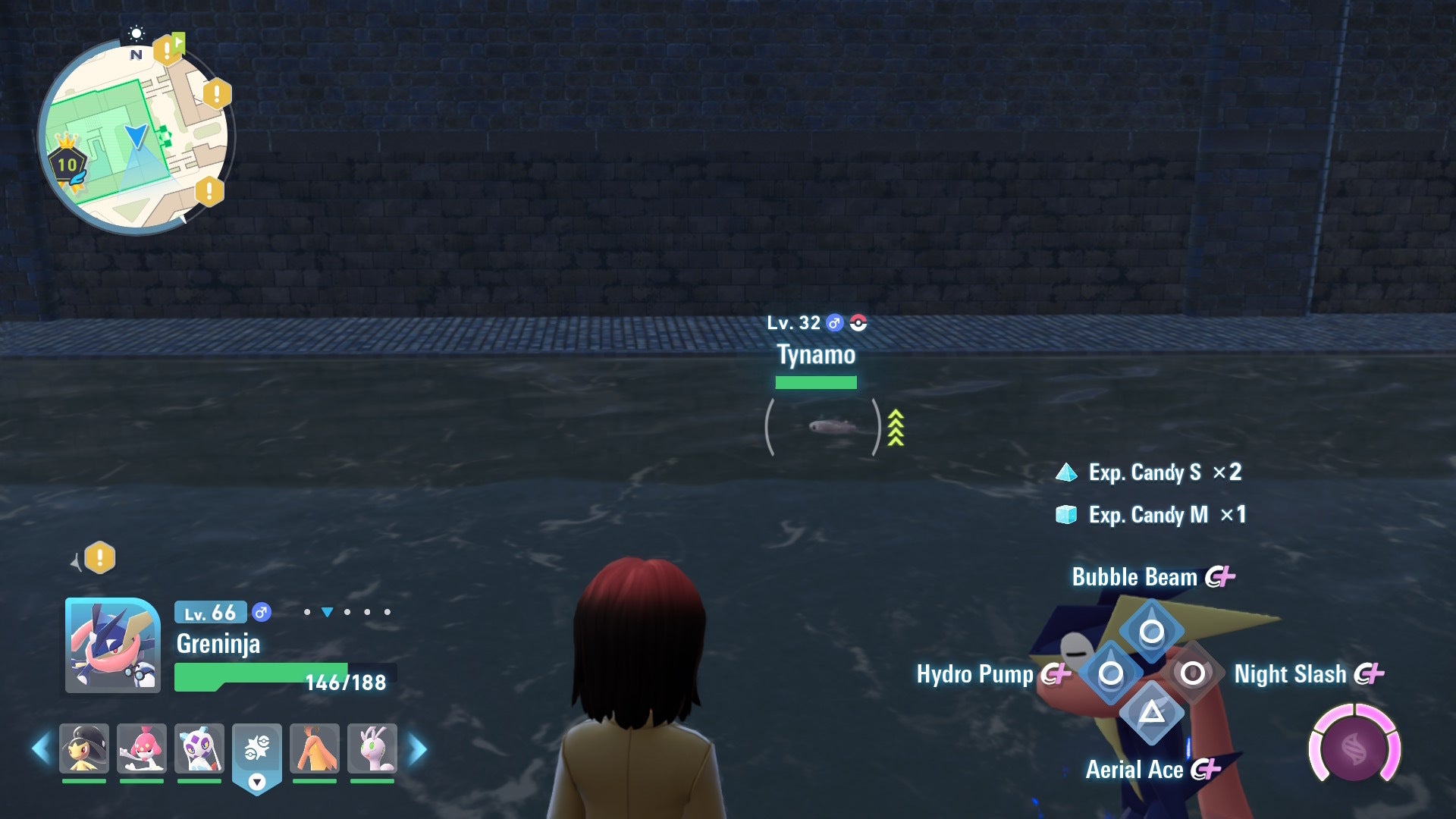Switch to the pink-headed Medicham party slot

coord(142,748)
